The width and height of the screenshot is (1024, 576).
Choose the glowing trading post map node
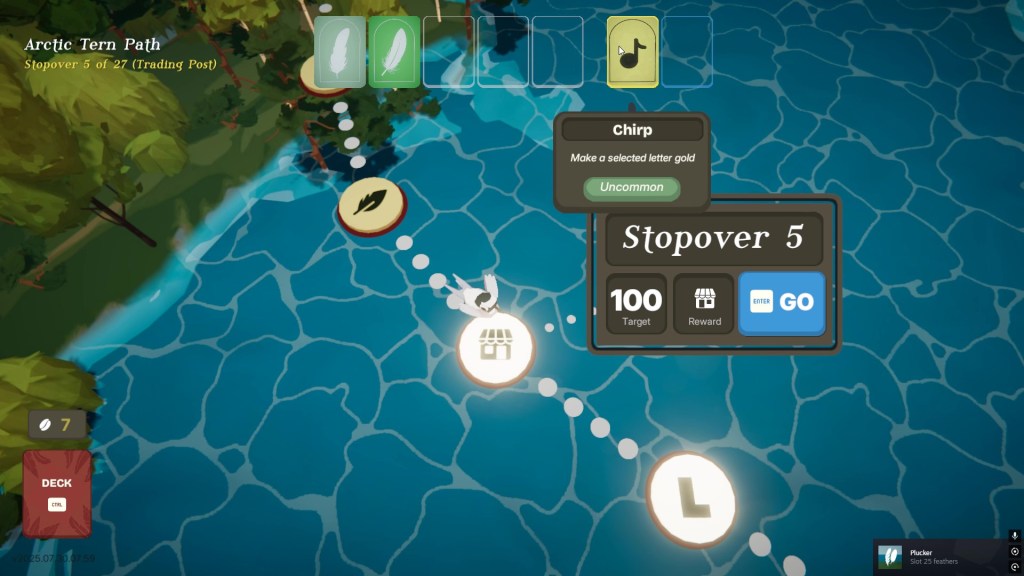(x=495, y=346)
